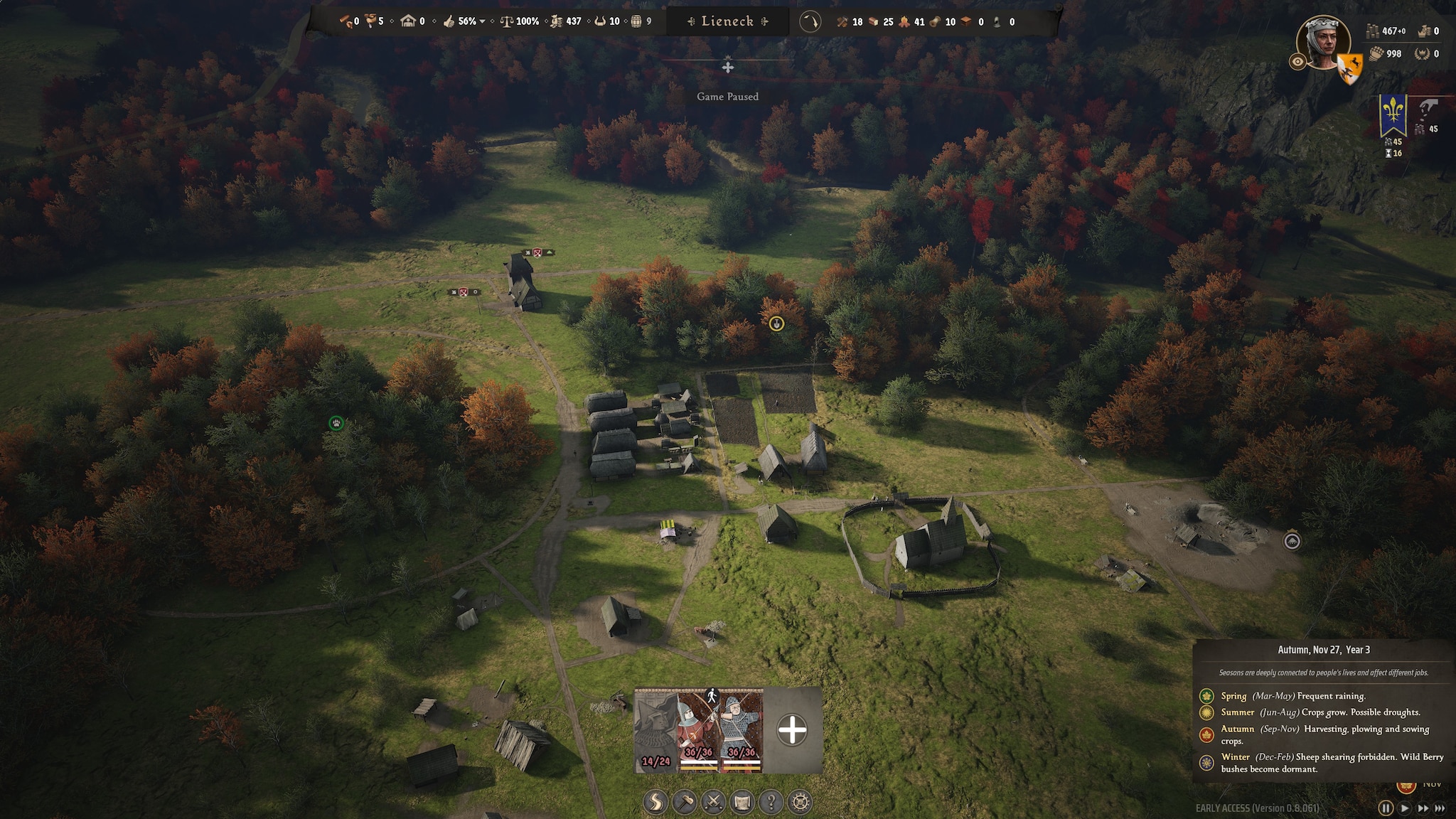The image size is (1456, 819).
Task: Click the autumn leaf medallion next to Nov
Action: 1407,787
